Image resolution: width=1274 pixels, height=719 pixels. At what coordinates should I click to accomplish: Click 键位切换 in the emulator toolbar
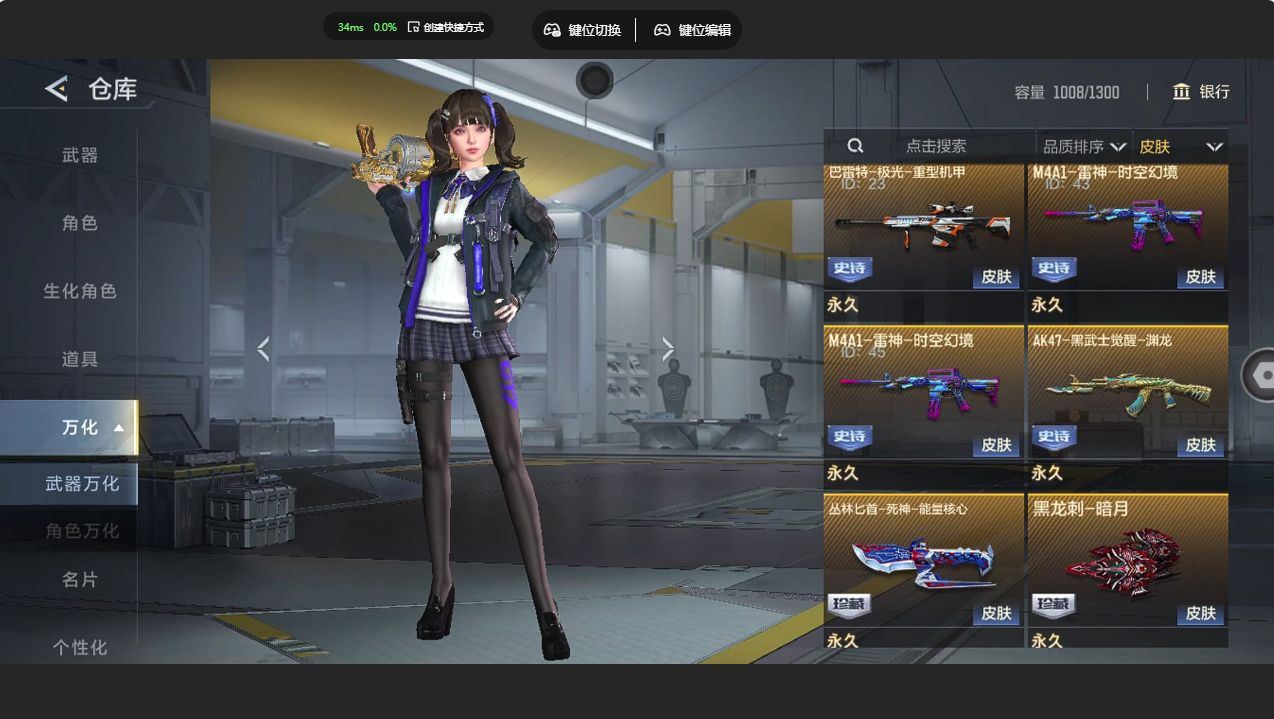coord(583,30)
